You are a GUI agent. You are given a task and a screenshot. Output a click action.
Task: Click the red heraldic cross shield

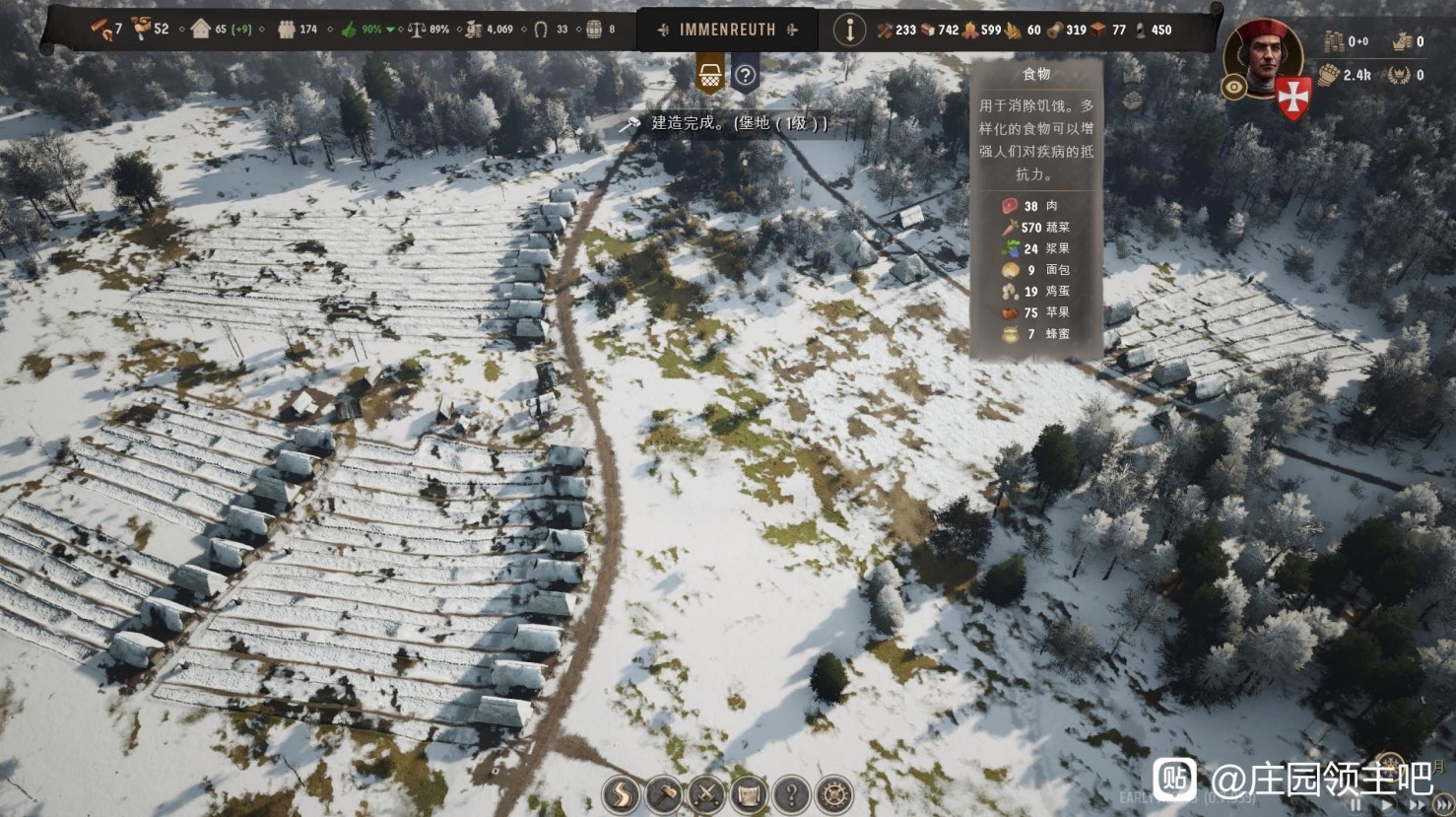(1292, 98)
